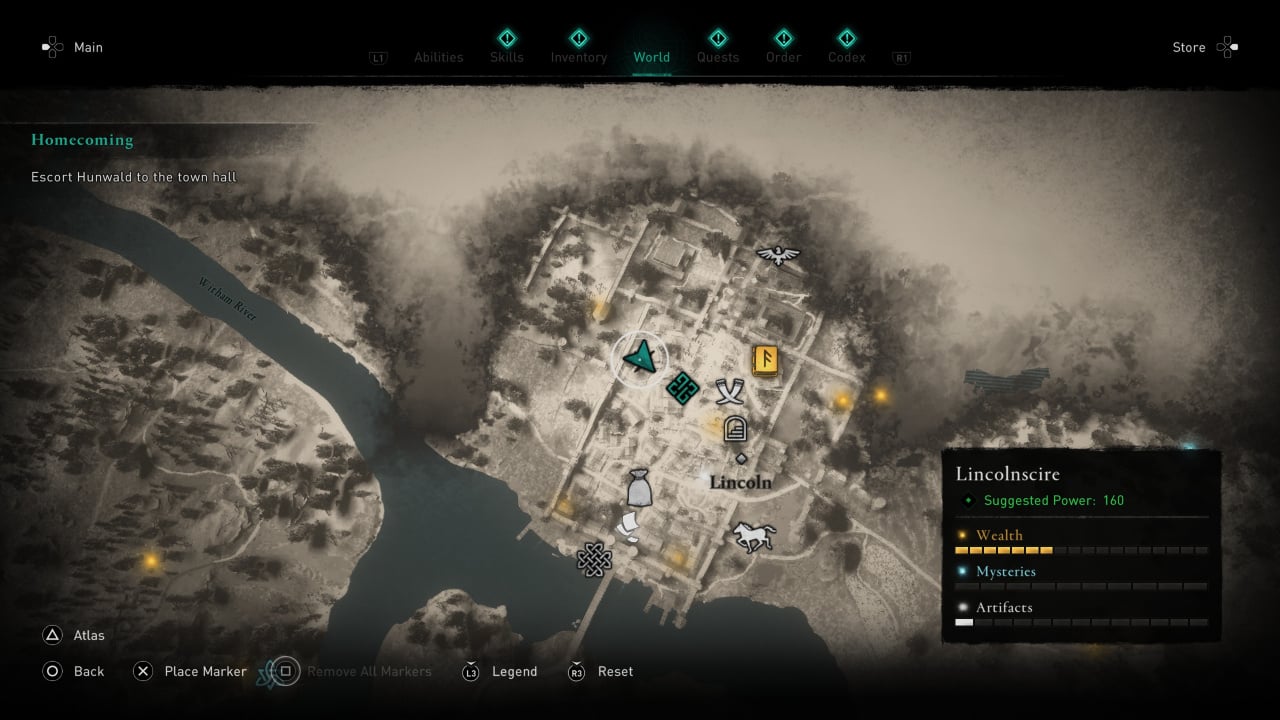1280x720 pixels.
Task: Select the crossed drinking horns marker
Action: pos(731,391)
